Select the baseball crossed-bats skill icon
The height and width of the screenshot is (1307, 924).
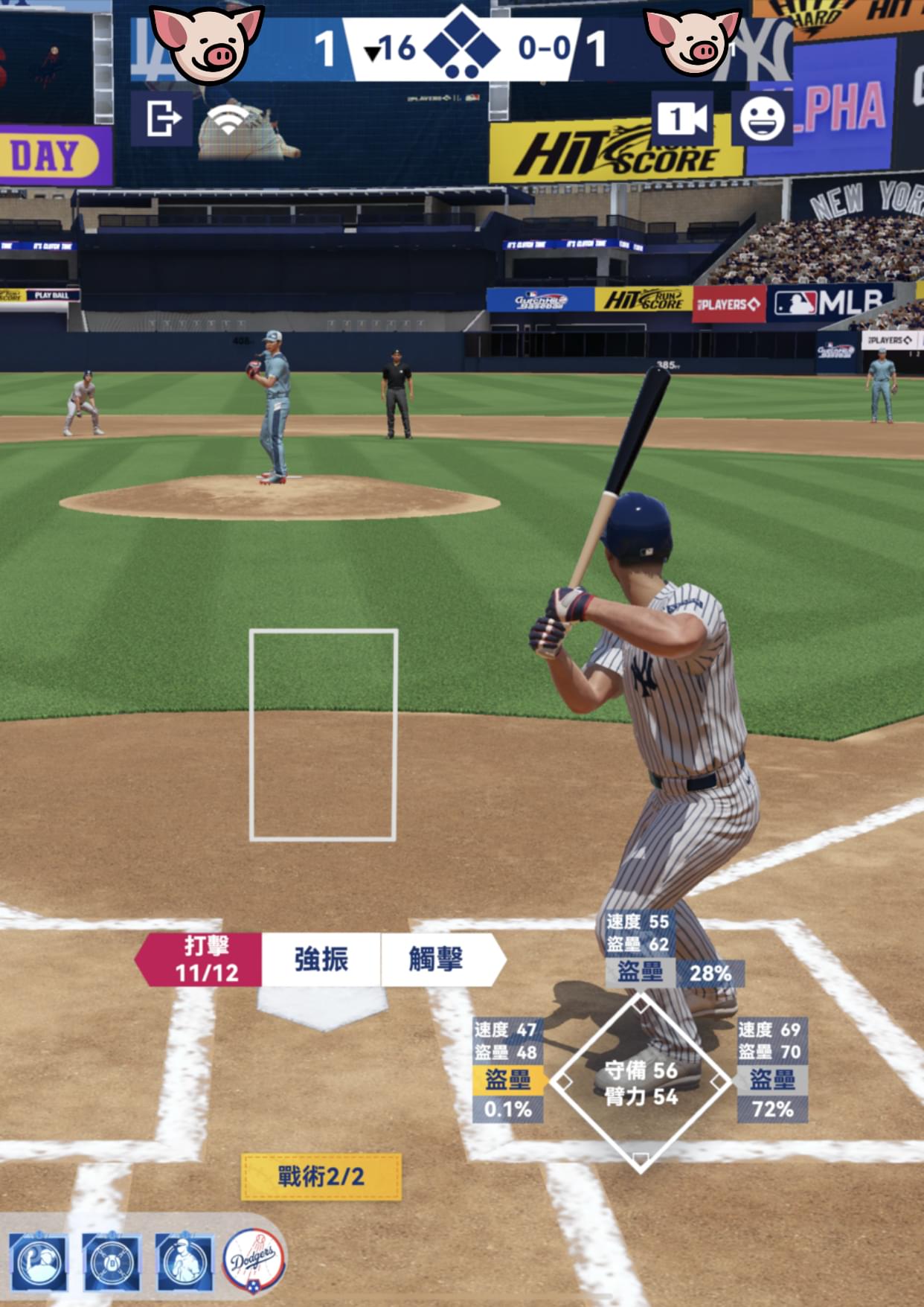tap(112, 1262)
